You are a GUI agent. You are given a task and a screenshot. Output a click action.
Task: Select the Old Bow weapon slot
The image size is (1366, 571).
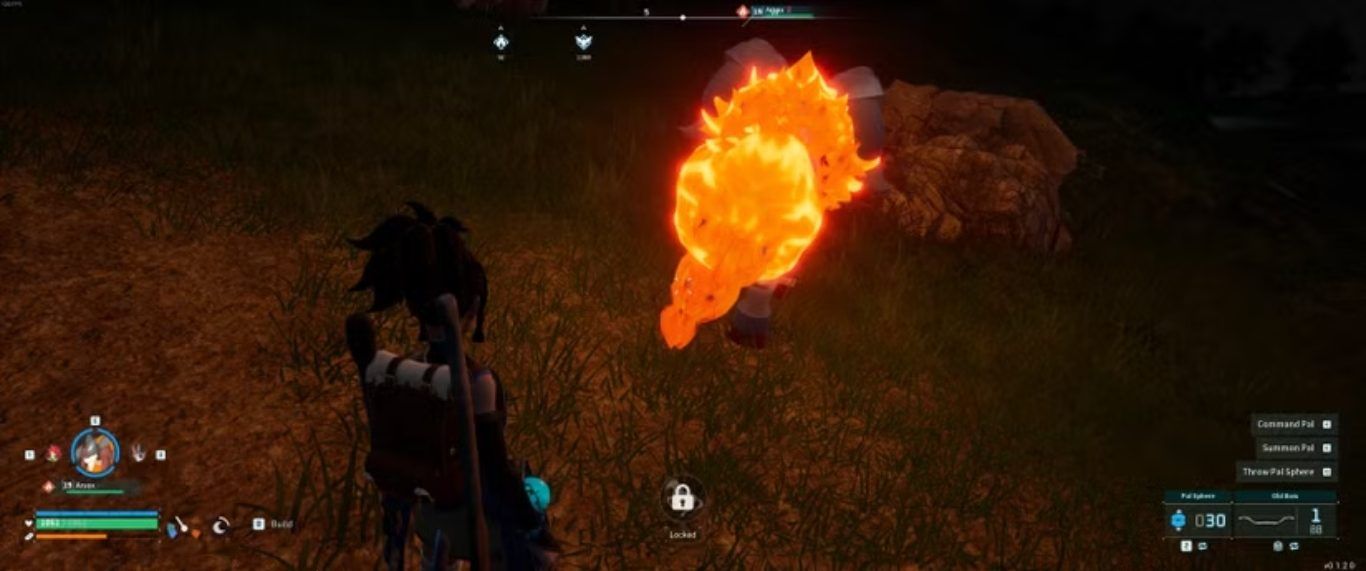click(x=1286, y=520)
